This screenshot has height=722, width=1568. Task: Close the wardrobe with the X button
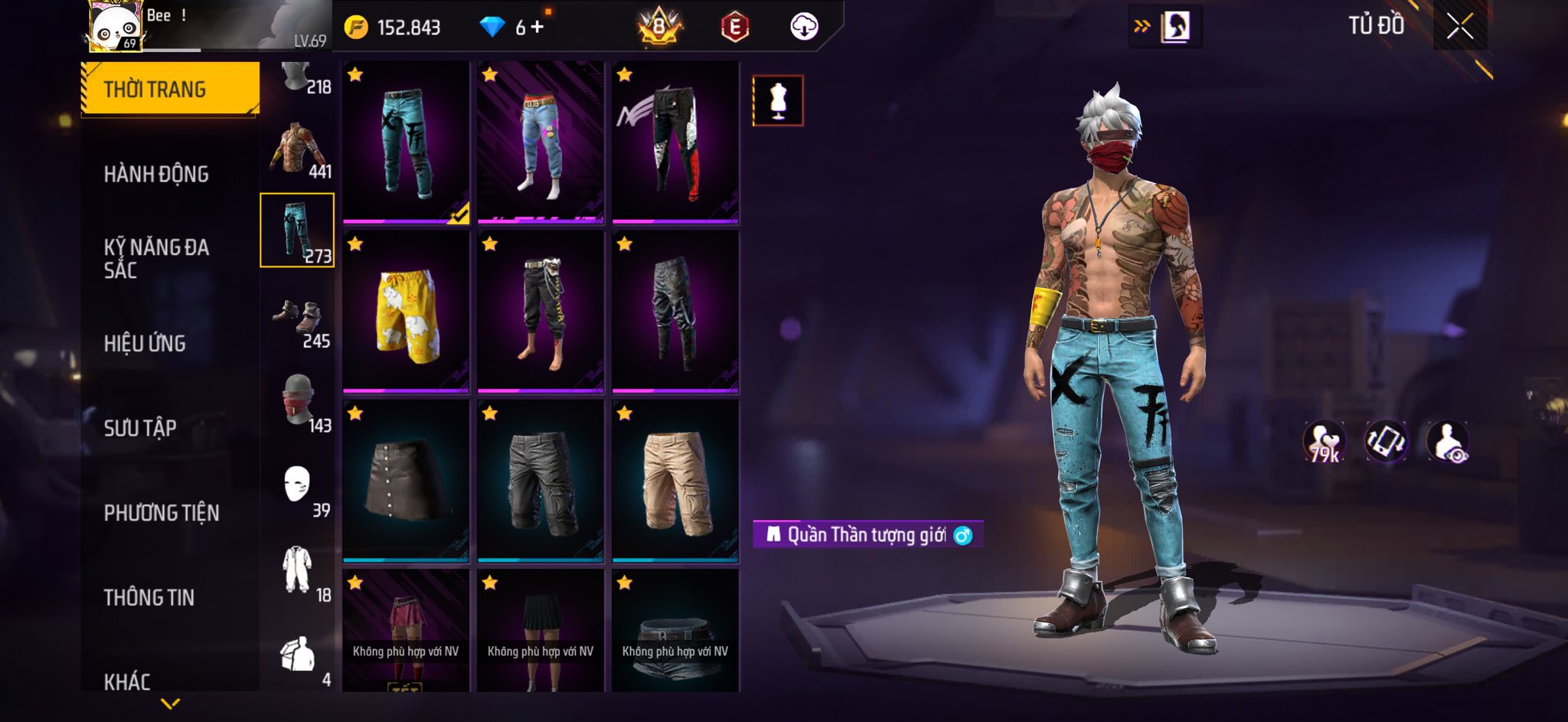tap(1459, 27)
